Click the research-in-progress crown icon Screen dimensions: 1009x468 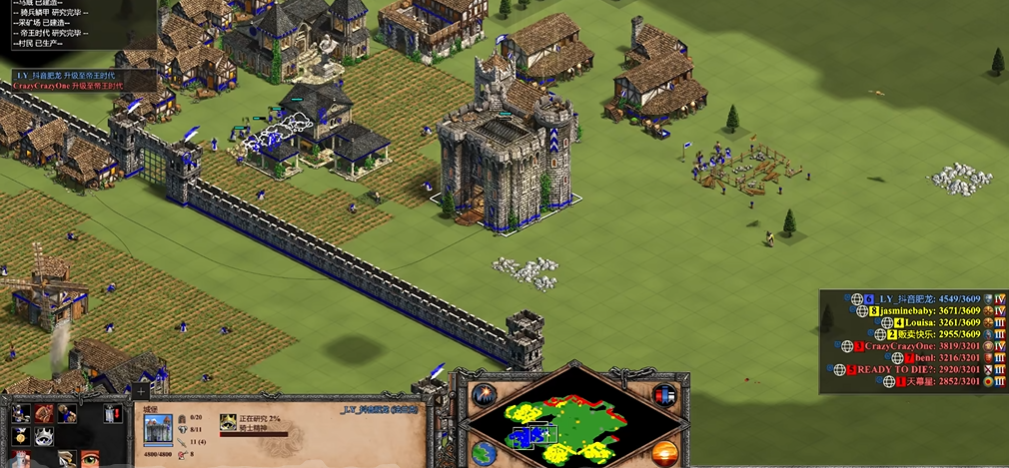click(x=228, y=422)
